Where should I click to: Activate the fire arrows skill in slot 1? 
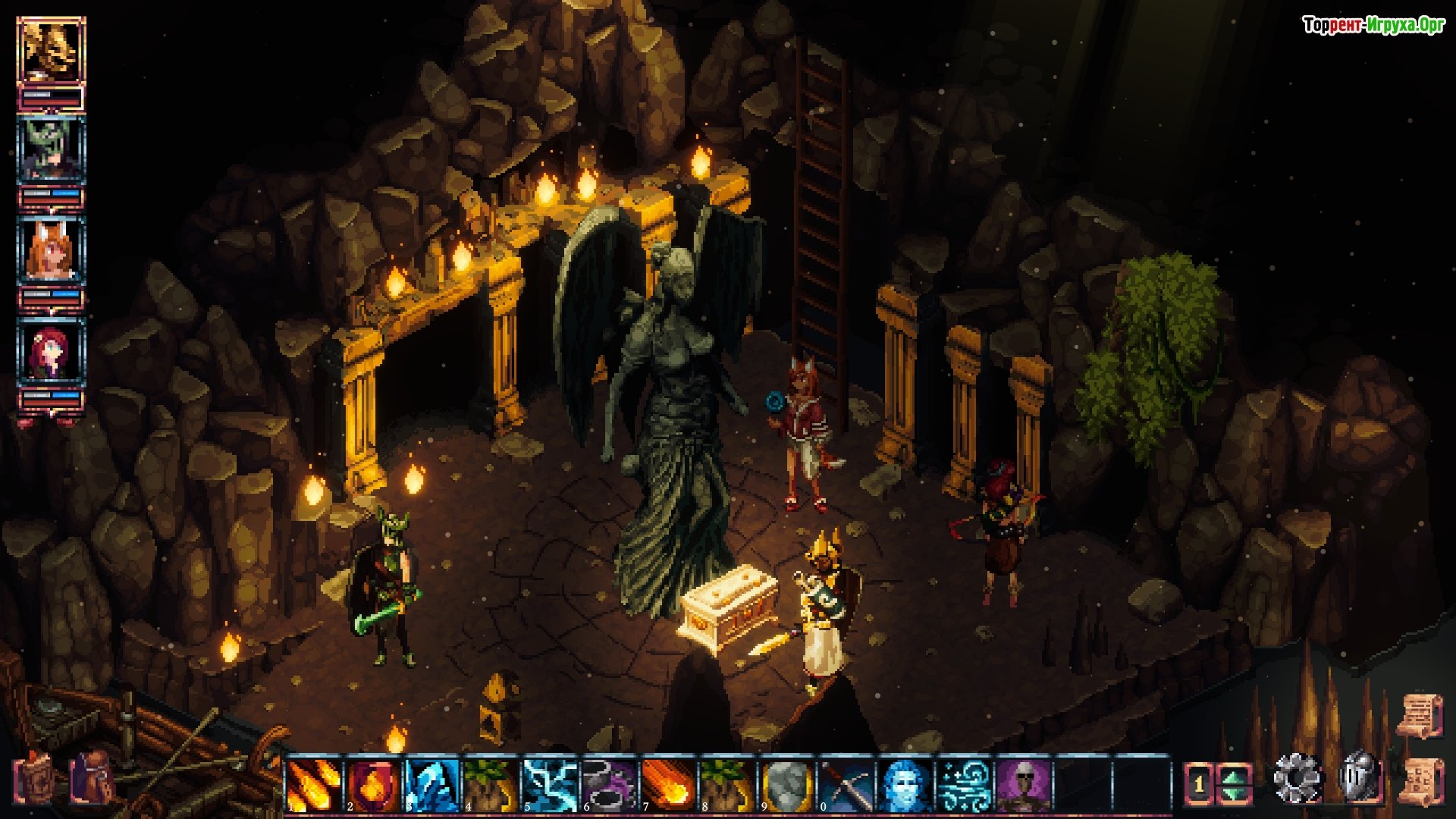point(313,784)
